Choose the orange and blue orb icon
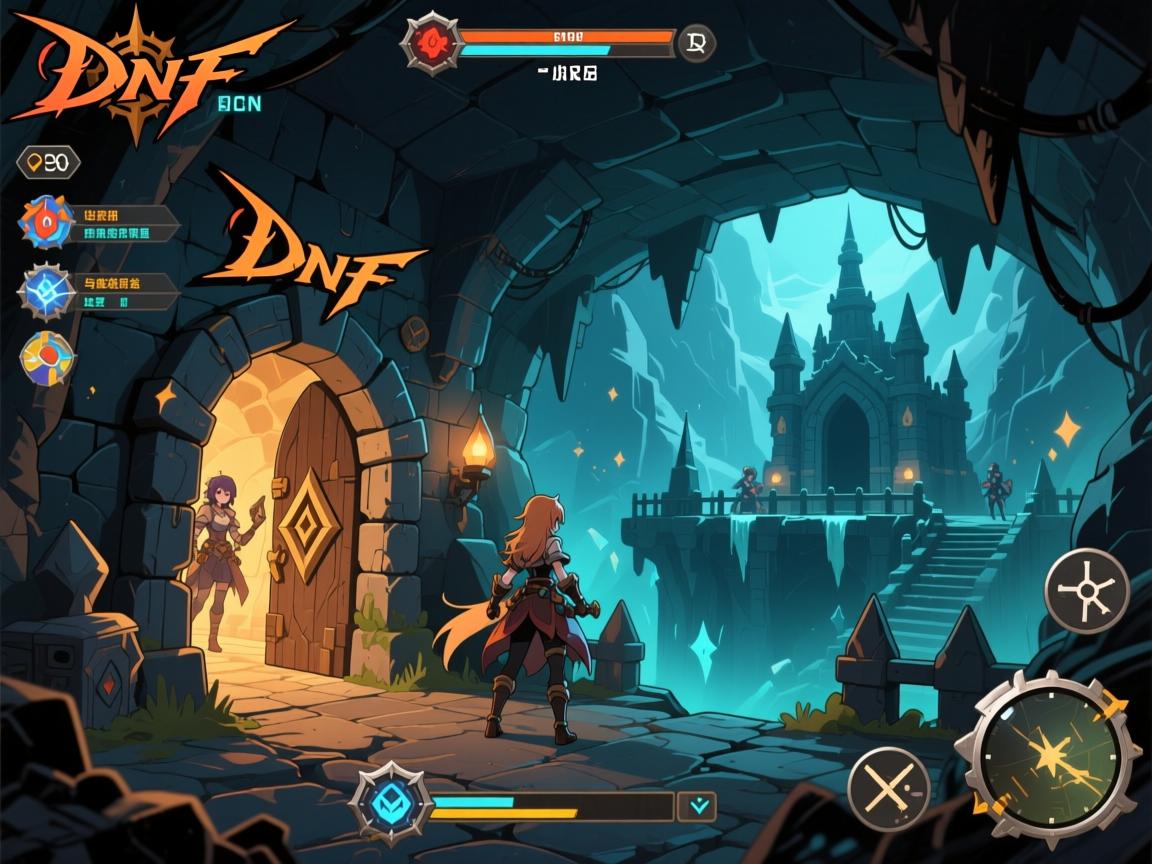The width and height of the screenshot is (1152, 864). pyautogui.click(x=47, y=358)
